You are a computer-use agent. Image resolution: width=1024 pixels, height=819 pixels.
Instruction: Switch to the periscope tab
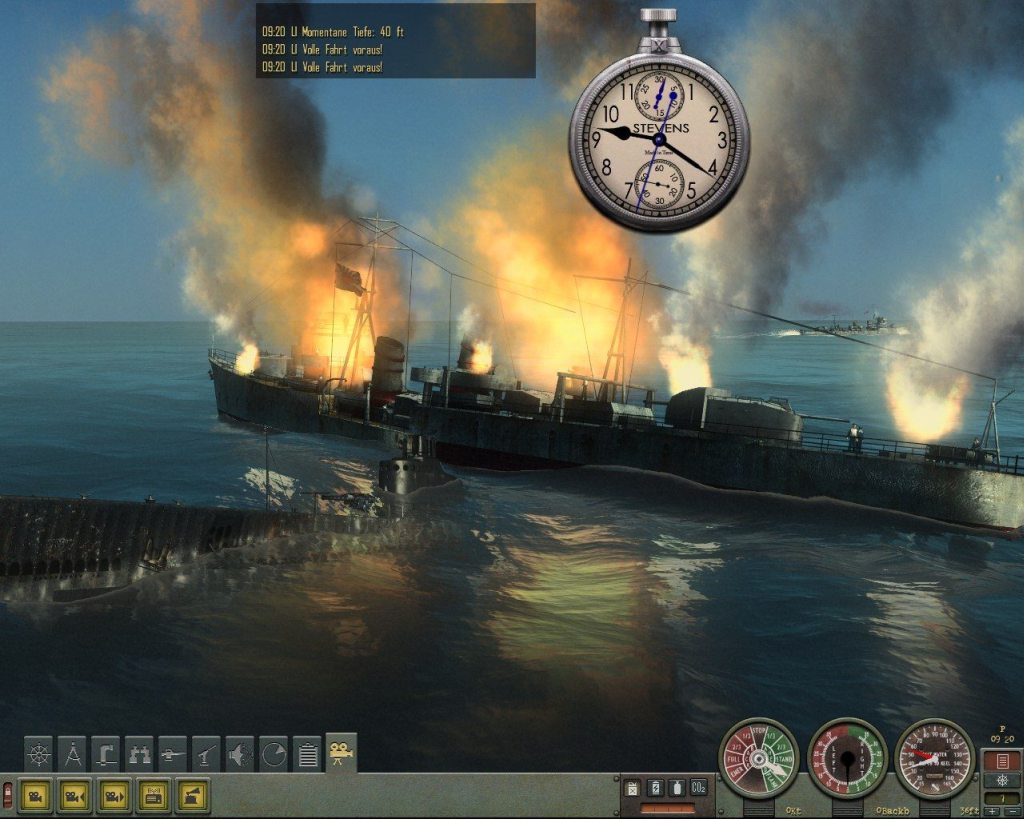point(106,753)
